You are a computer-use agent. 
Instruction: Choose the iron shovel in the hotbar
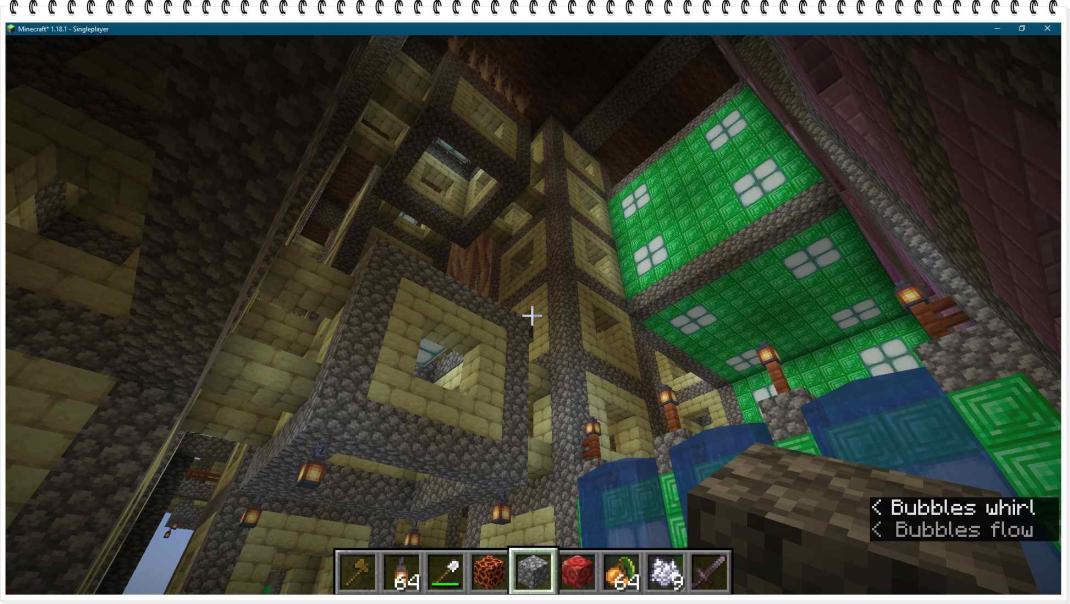(445, 571)
